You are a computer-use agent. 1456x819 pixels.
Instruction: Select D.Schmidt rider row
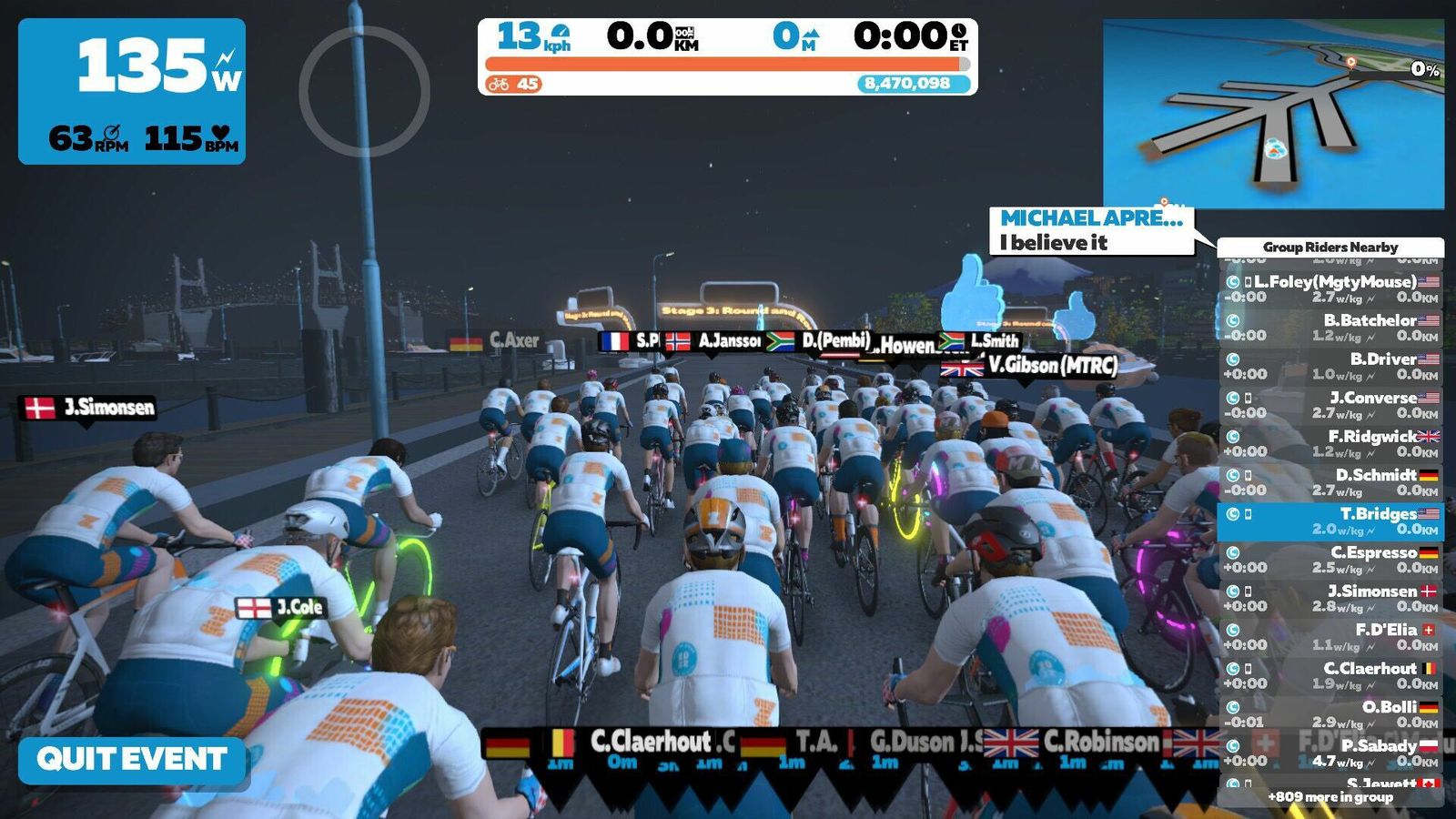click(1330, 482)
